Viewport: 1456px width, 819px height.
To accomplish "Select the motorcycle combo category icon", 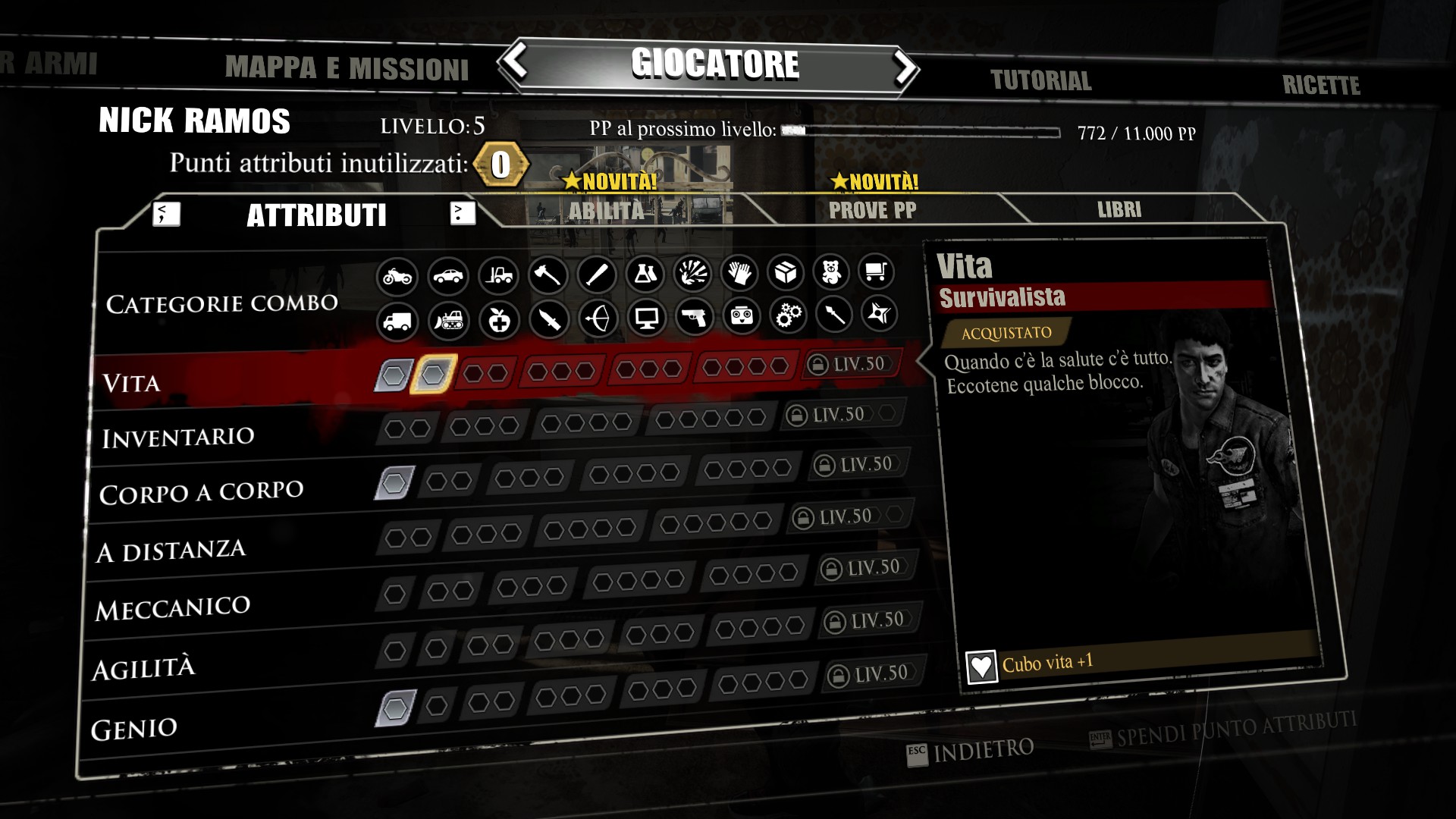I will pos(397,276).
